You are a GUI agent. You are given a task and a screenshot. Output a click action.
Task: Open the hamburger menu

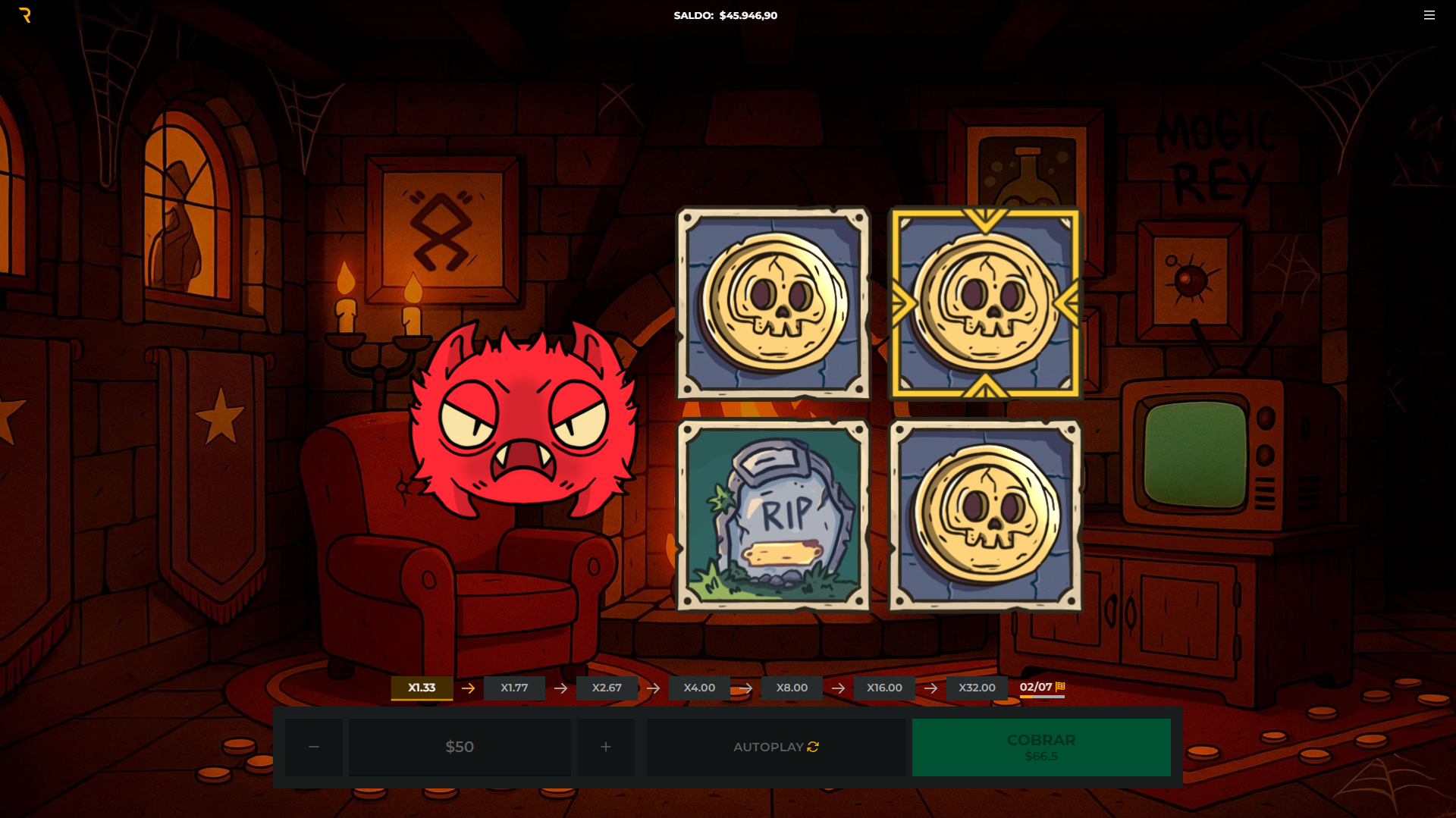(x=1429, y=15)
